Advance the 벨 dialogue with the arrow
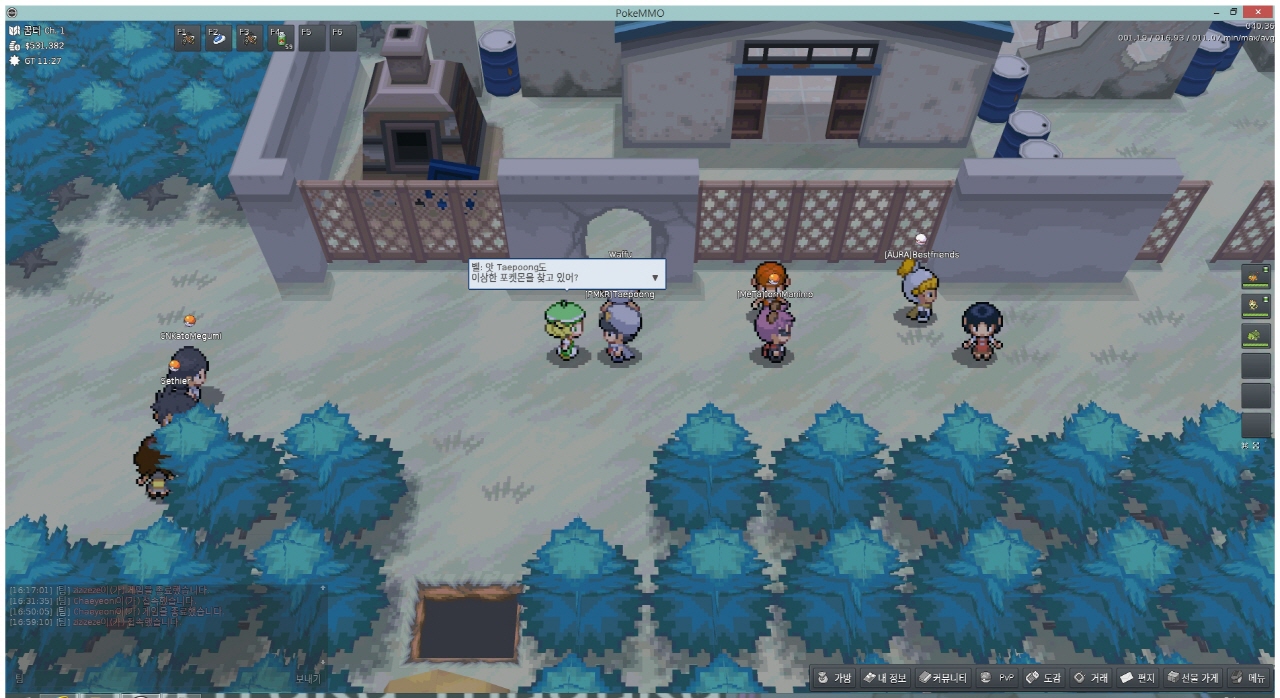 tap(655, 278)
